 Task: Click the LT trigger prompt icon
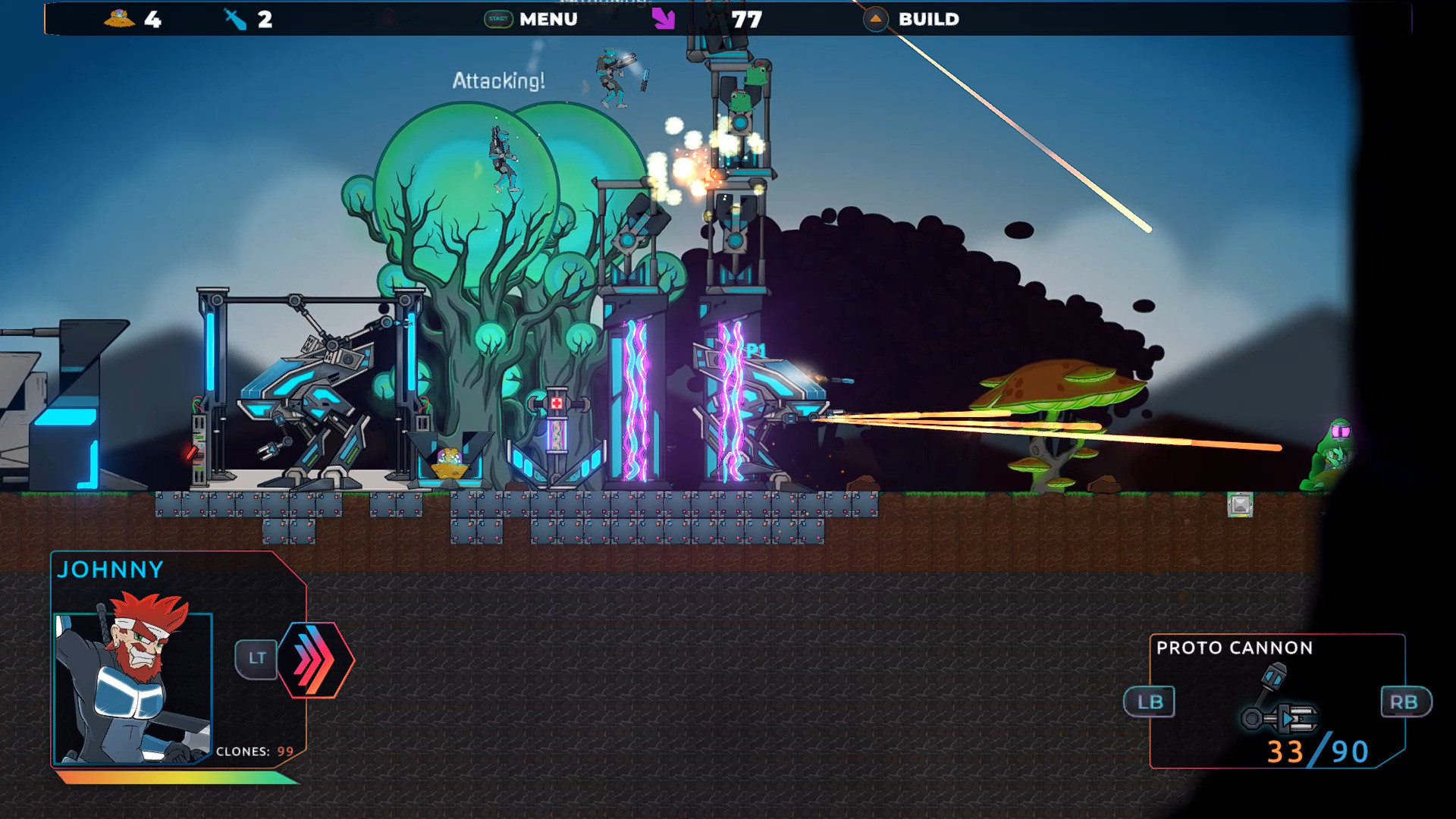256,658
